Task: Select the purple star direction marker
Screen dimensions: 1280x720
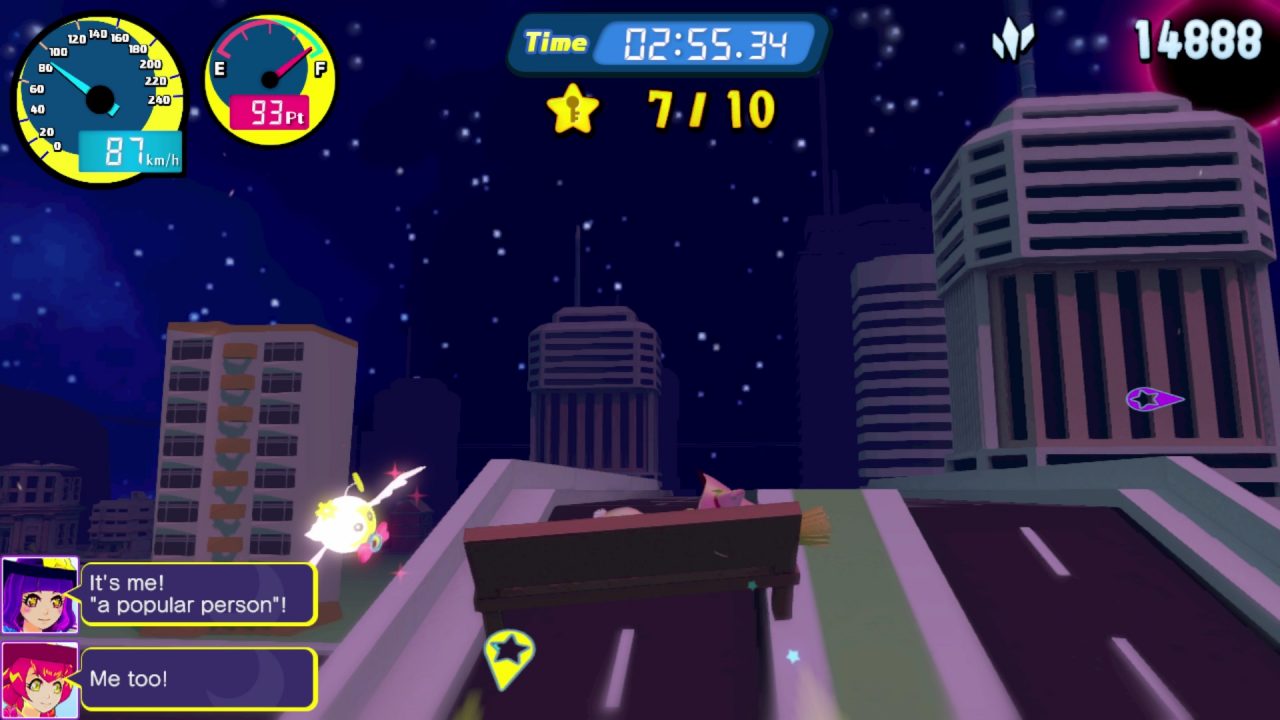Action: pos(1153,400)
